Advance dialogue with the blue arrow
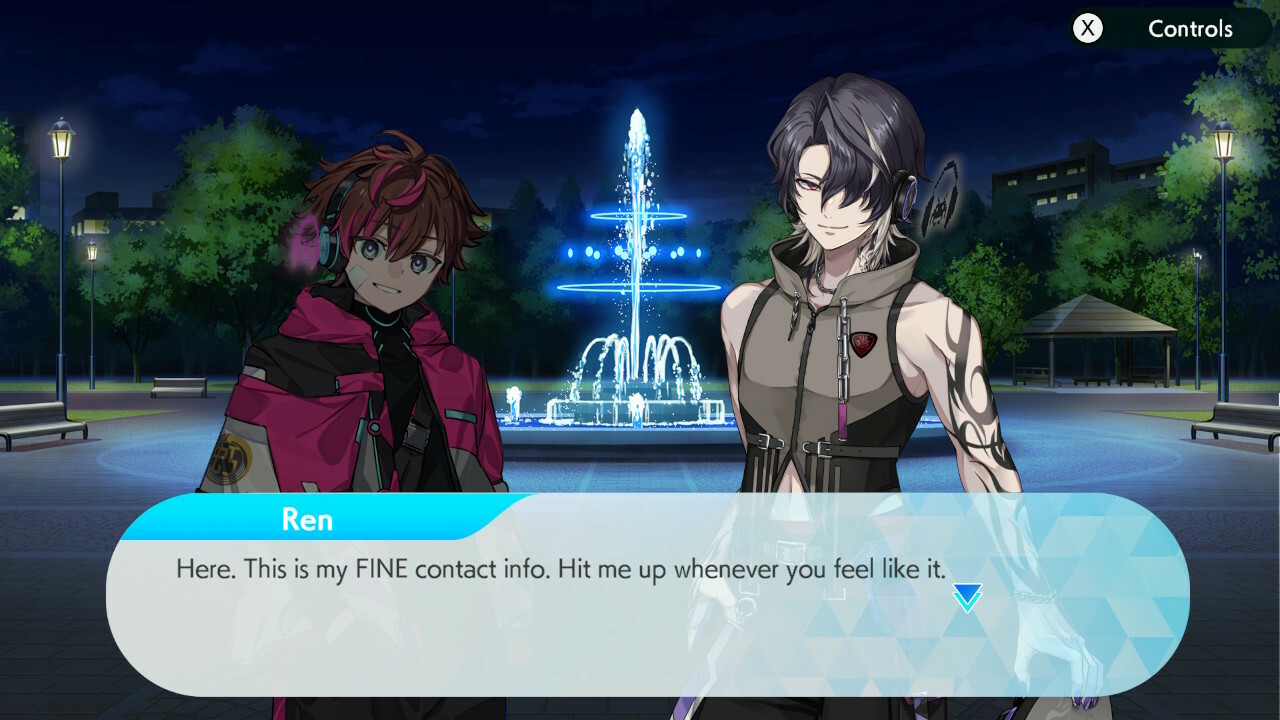1280x720 pixels. pyautogui.click(x=967, y=598)
